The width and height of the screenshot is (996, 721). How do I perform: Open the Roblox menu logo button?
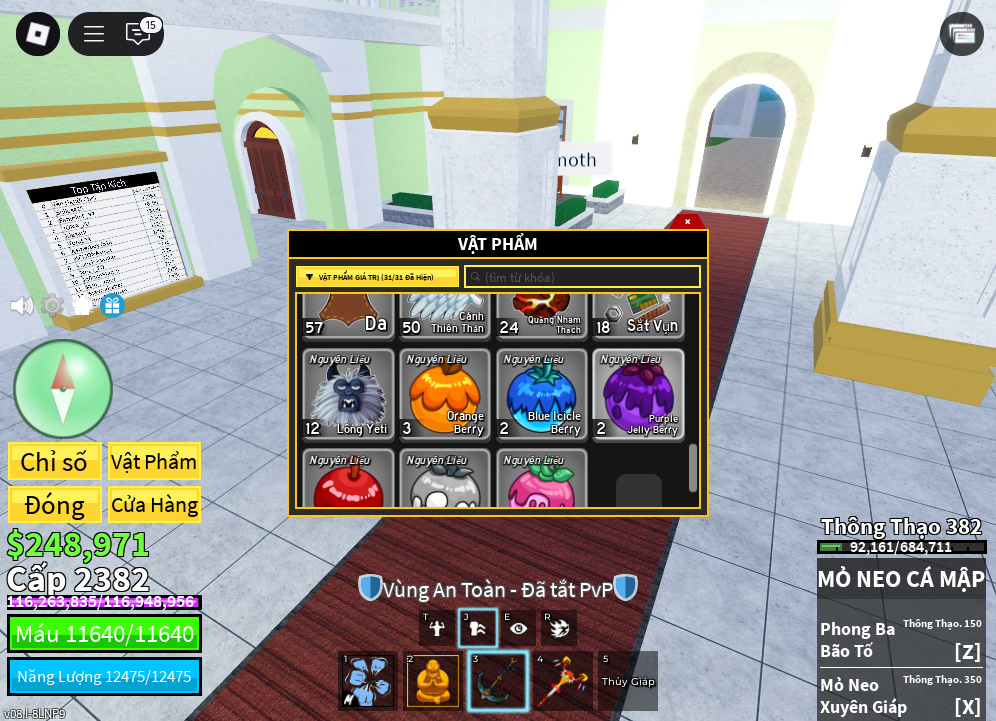(38, 34)
